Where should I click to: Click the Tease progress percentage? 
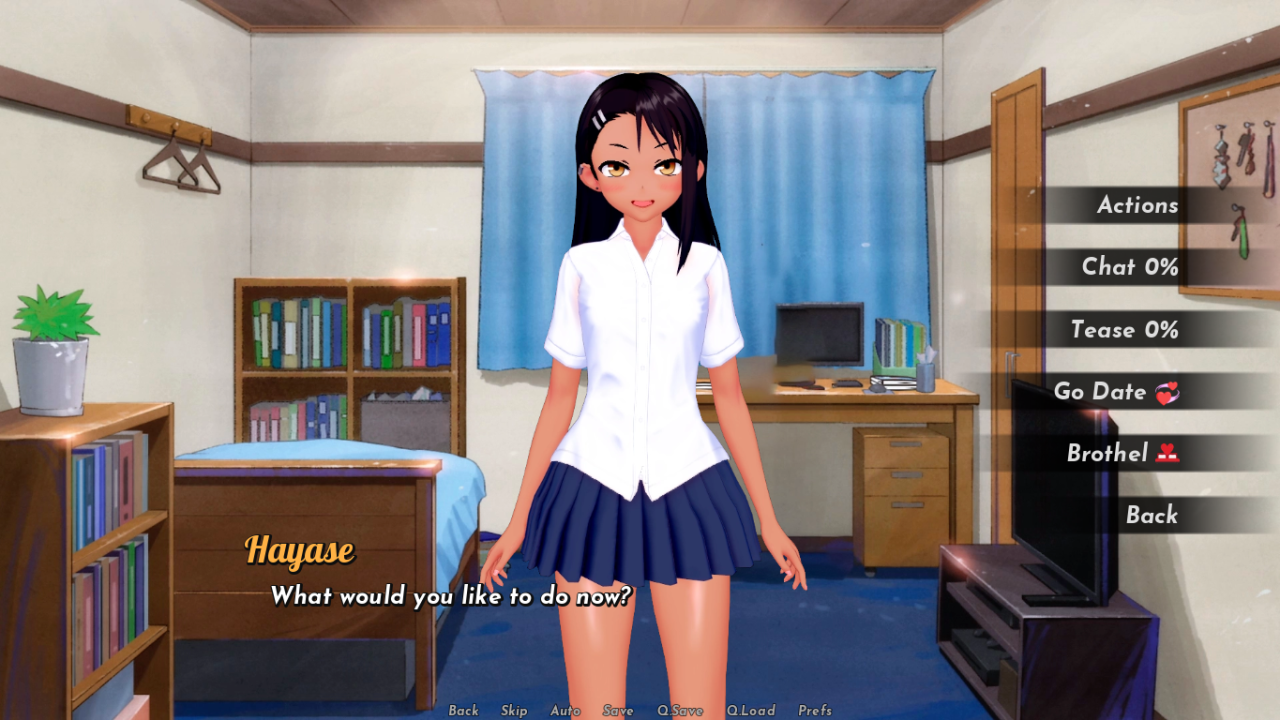click(x=1163, y=330)
